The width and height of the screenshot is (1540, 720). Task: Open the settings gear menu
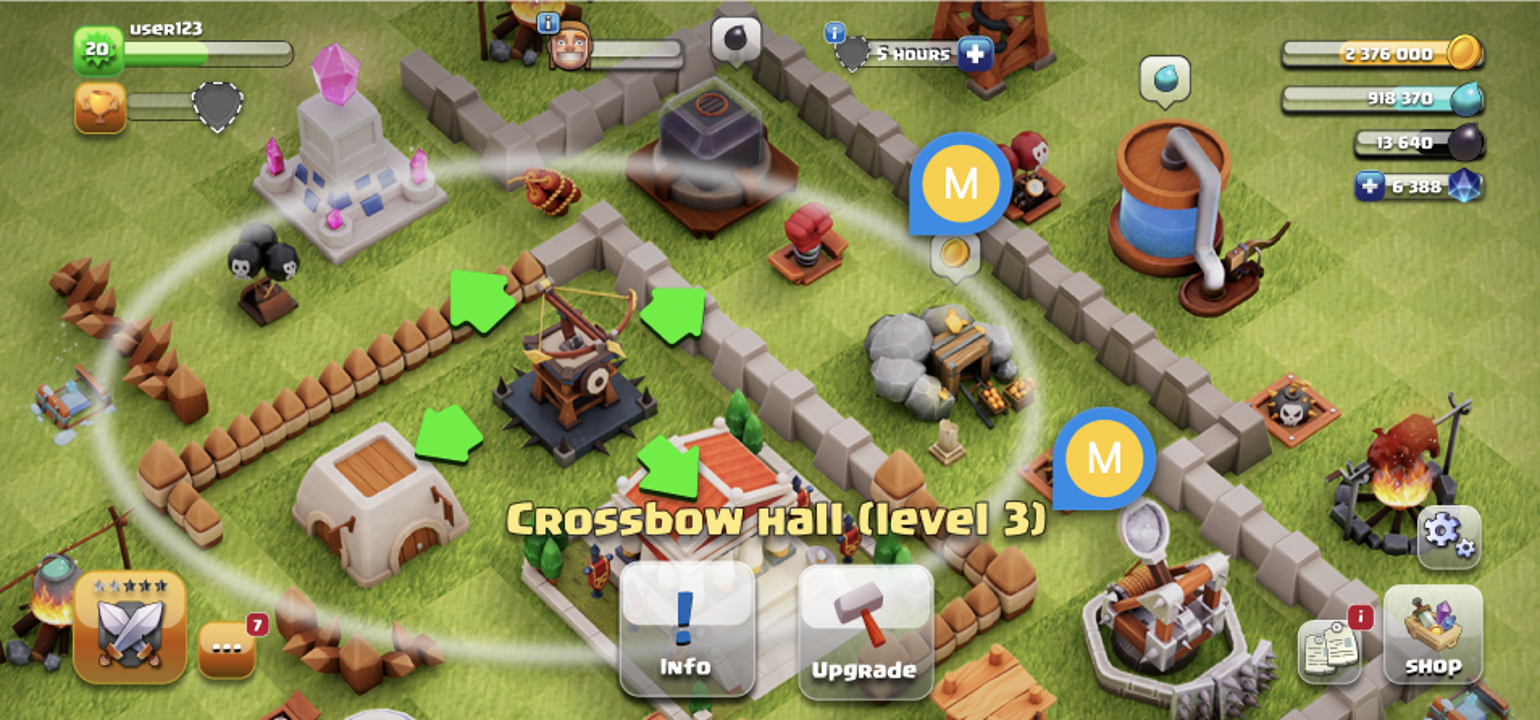tap(1448, 534)
